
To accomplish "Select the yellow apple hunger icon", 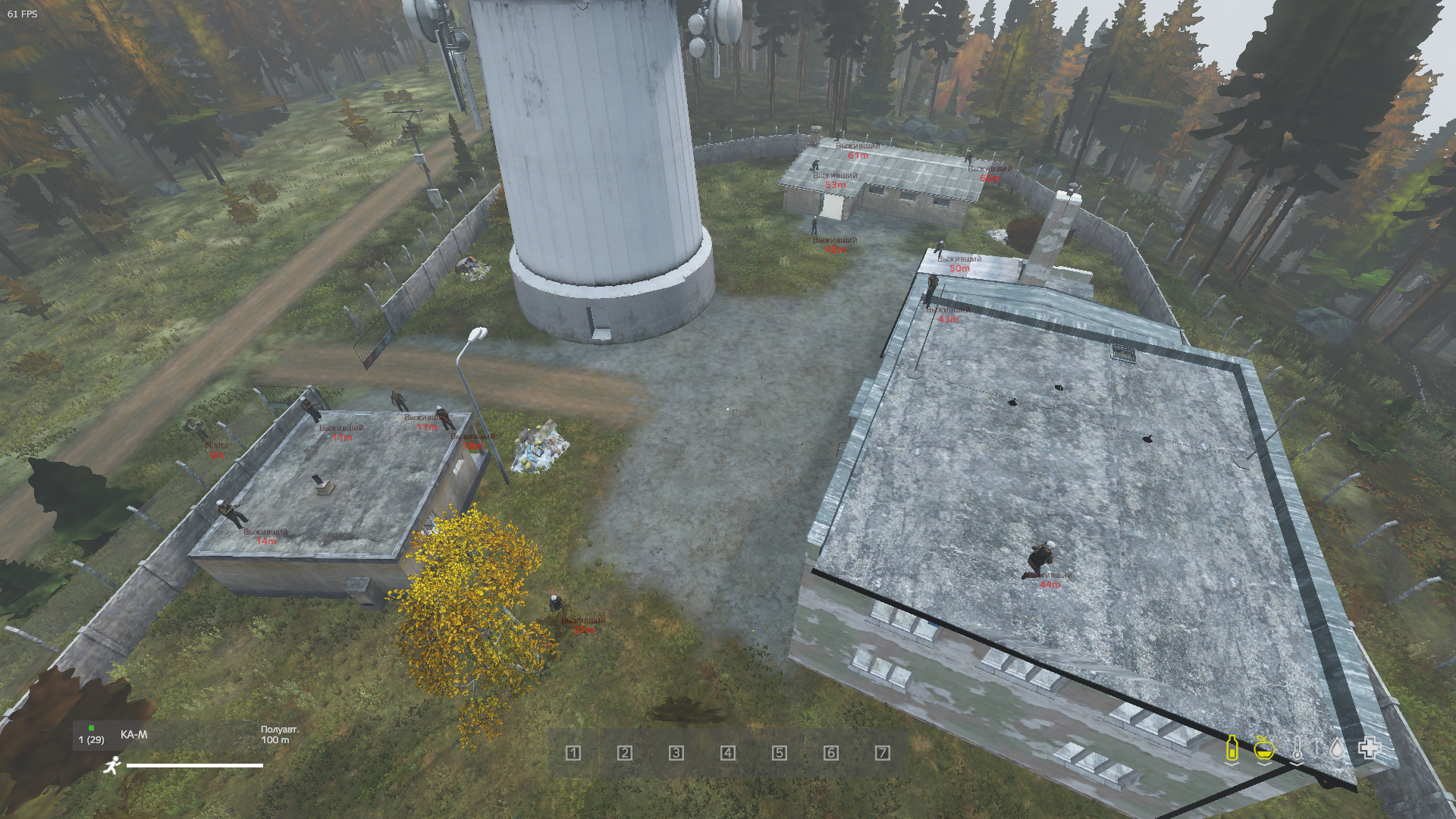I will pos(1263,748).
